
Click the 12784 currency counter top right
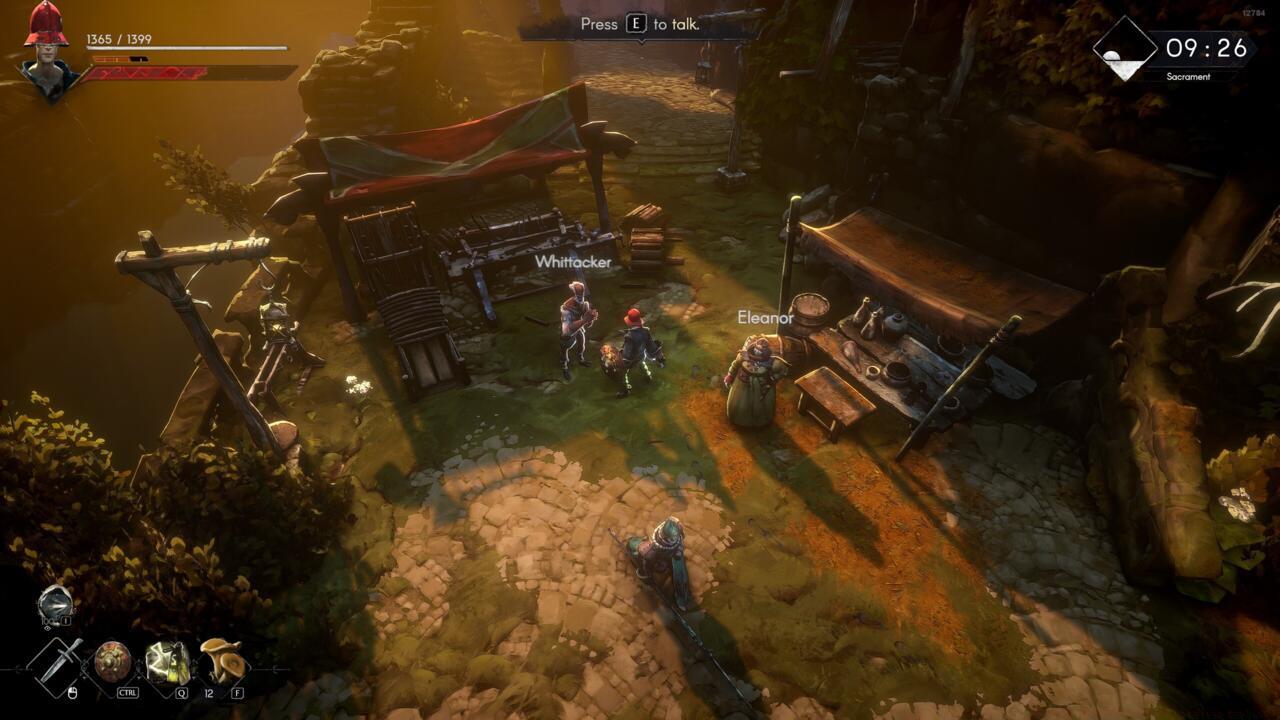(x=1254, y=12)
